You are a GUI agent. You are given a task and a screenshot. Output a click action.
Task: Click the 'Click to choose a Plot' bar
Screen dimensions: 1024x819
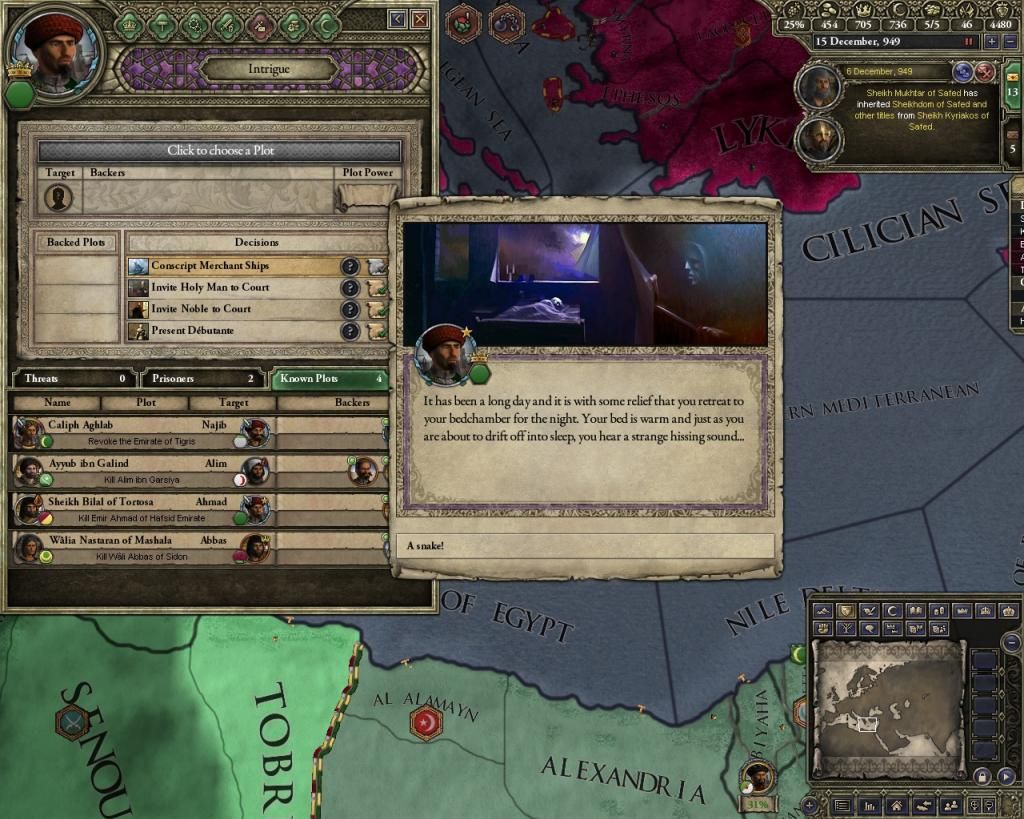(220, 150)
